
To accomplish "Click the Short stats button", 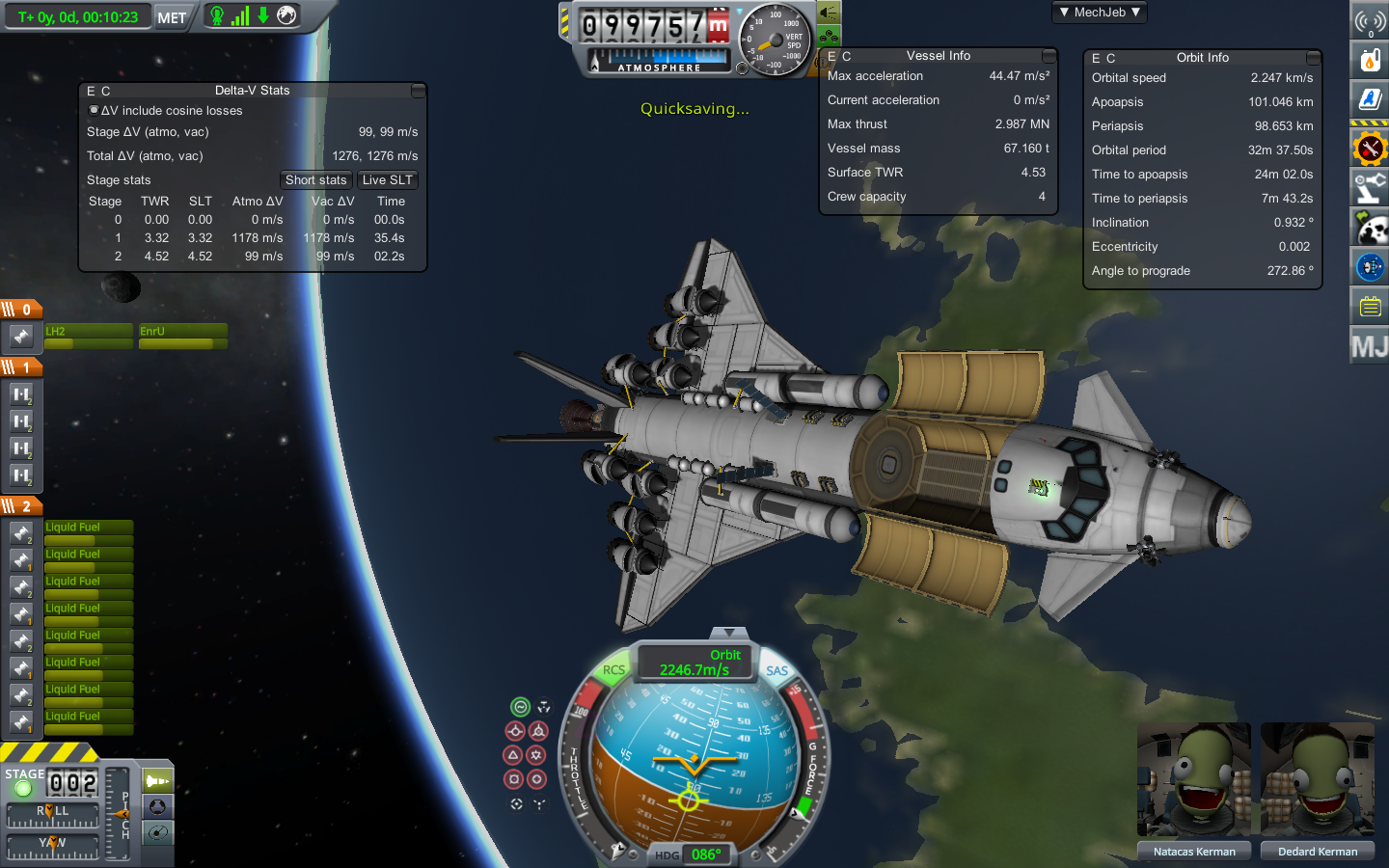I will click(x=315, y=180).
